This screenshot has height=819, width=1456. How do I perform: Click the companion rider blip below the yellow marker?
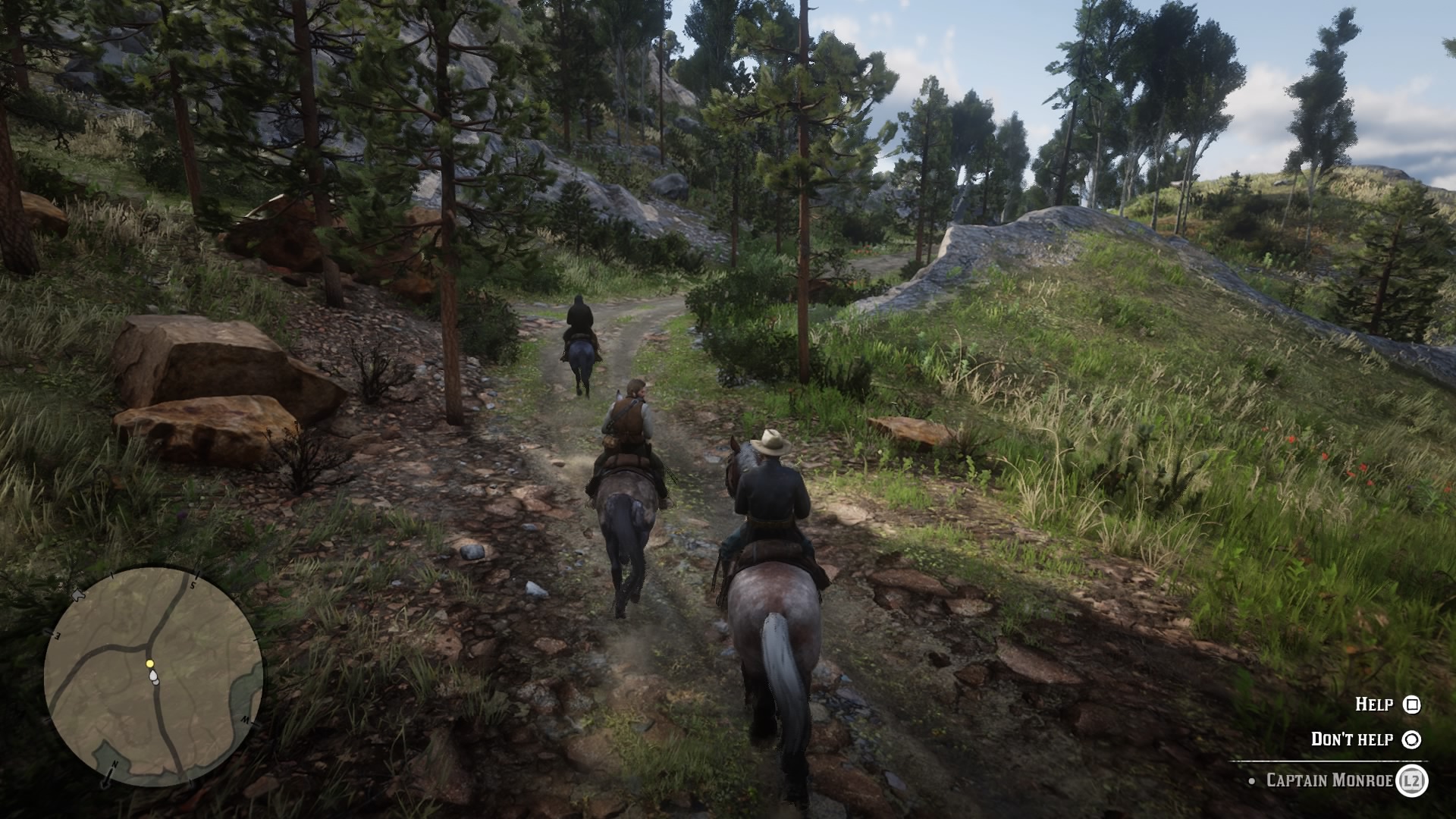(155, 682)
